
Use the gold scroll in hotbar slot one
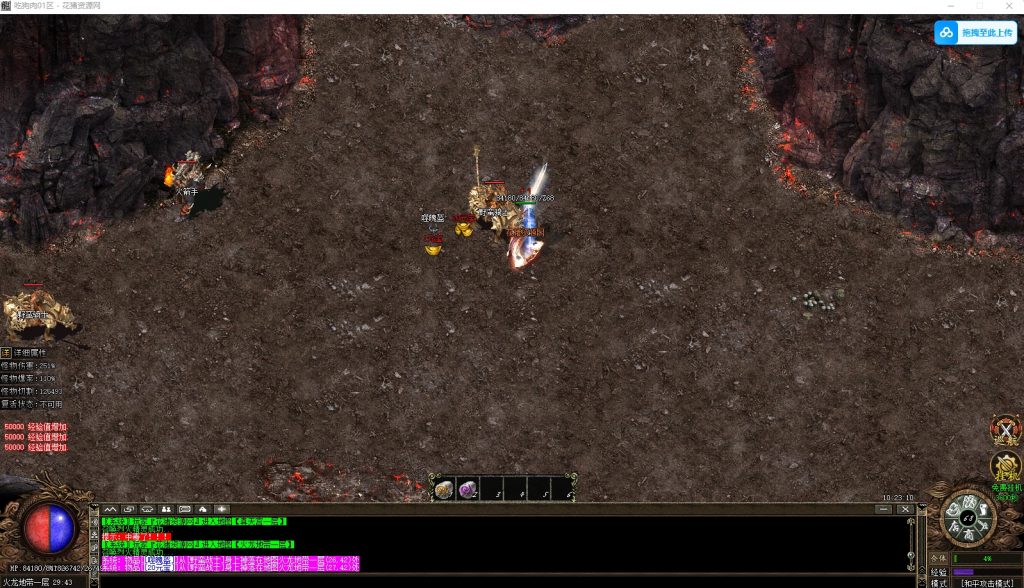[x=444, y=489]
